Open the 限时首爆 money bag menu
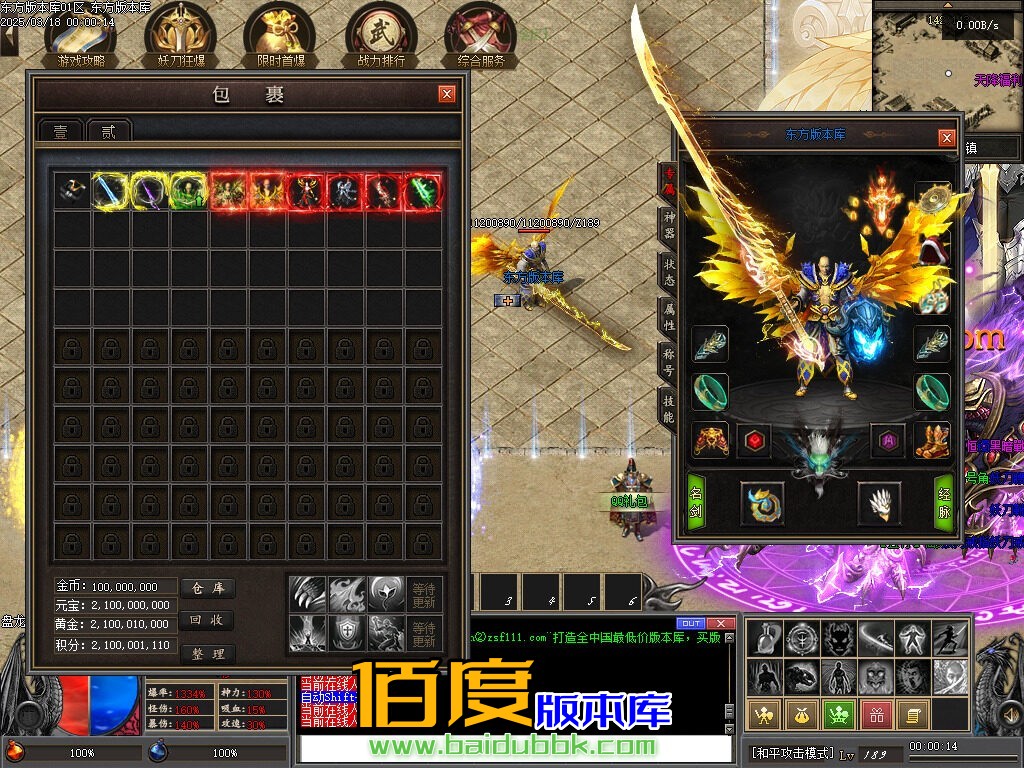 (280, 35)
